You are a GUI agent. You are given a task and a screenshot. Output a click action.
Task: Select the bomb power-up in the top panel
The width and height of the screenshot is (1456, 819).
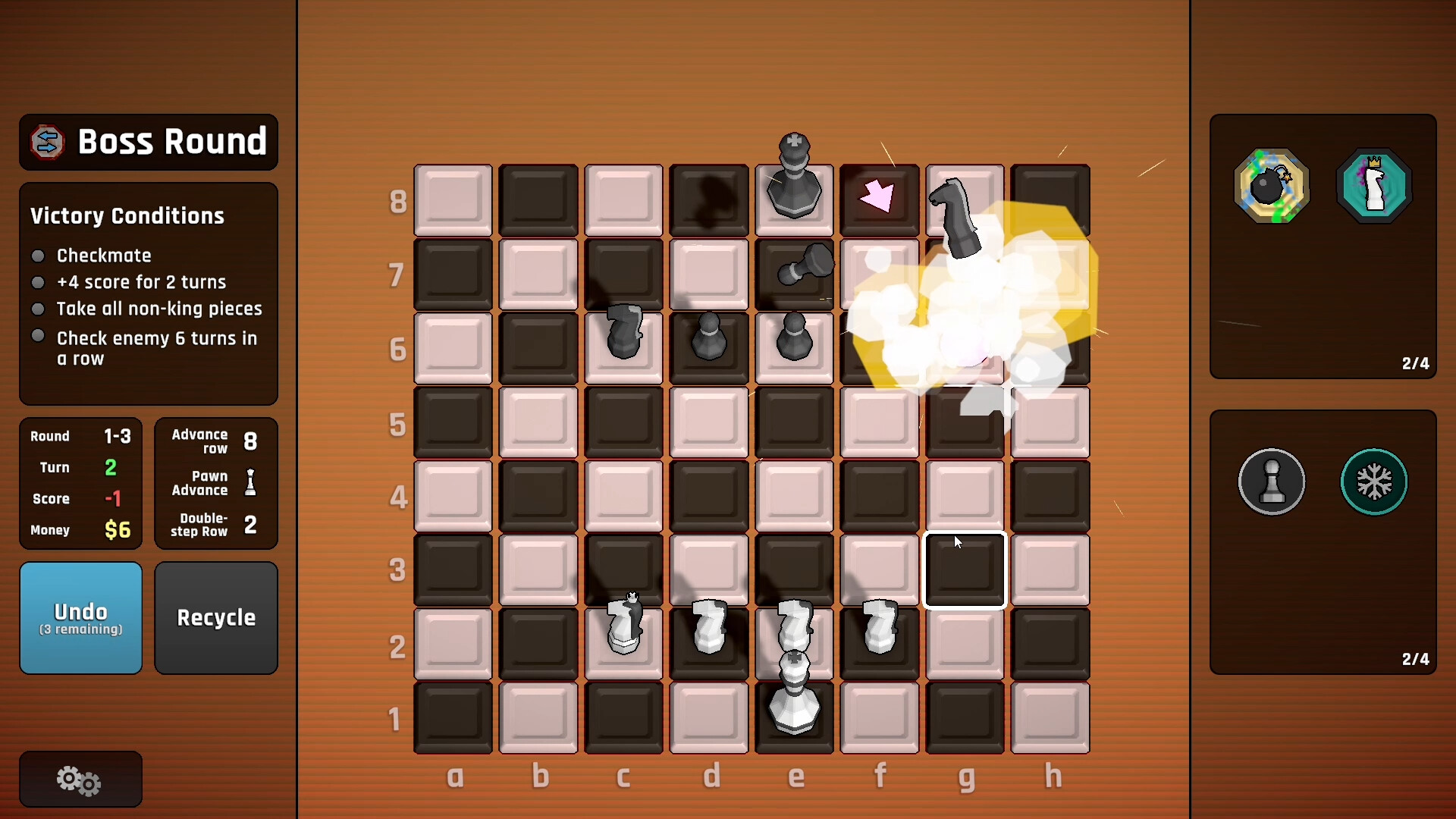point(1271,185)
